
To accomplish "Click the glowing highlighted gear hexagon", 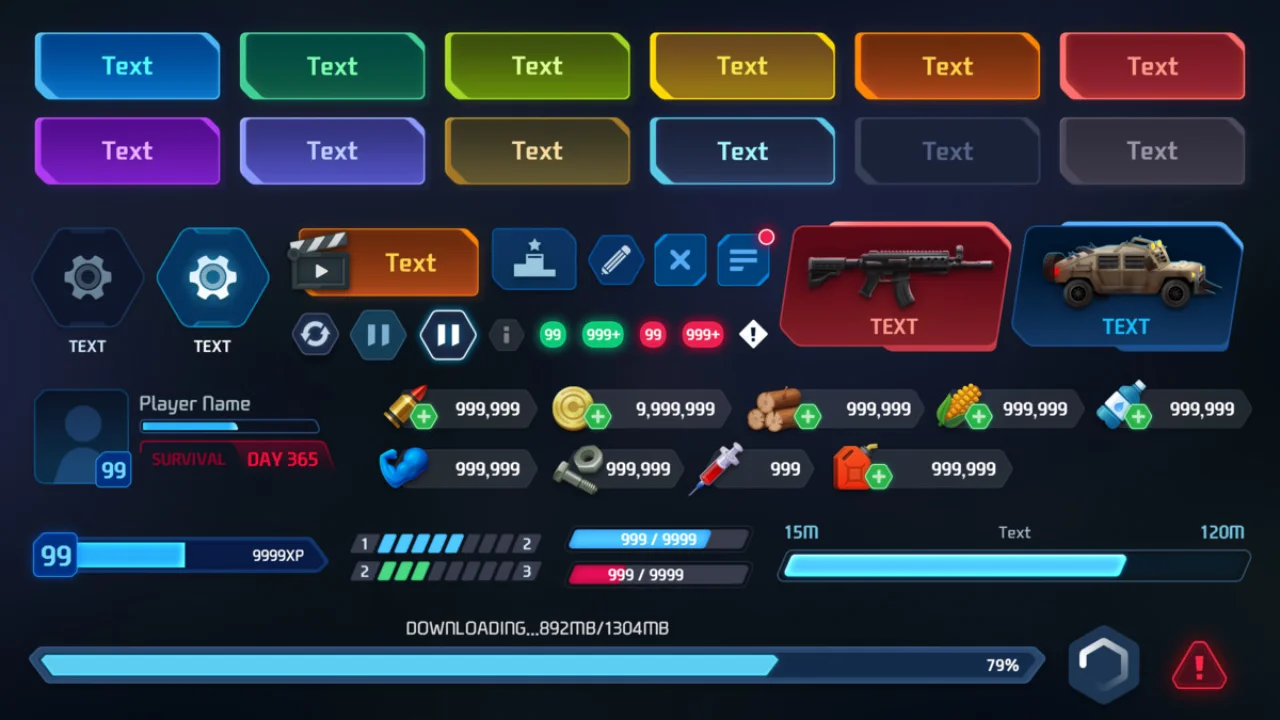I will click(x=212, y=277).
